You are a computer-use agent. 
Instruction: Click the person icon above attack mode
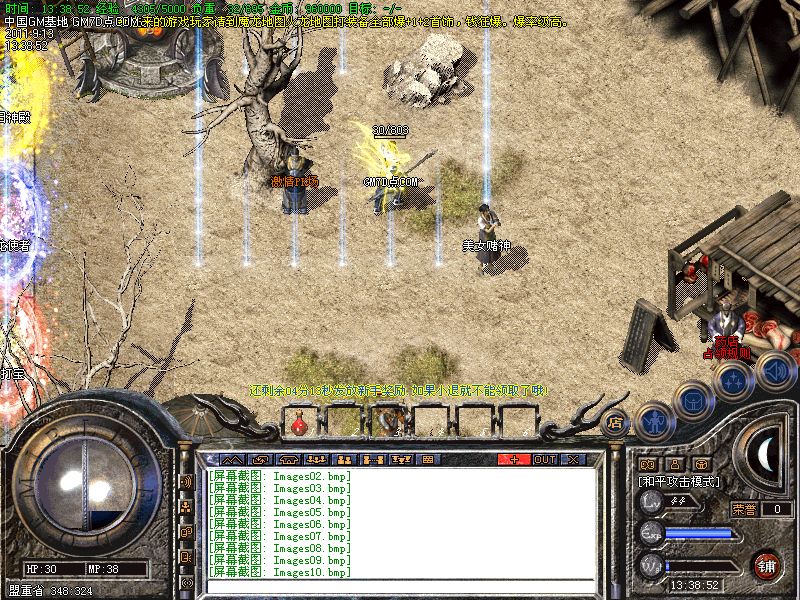click(x=673, y=464)
